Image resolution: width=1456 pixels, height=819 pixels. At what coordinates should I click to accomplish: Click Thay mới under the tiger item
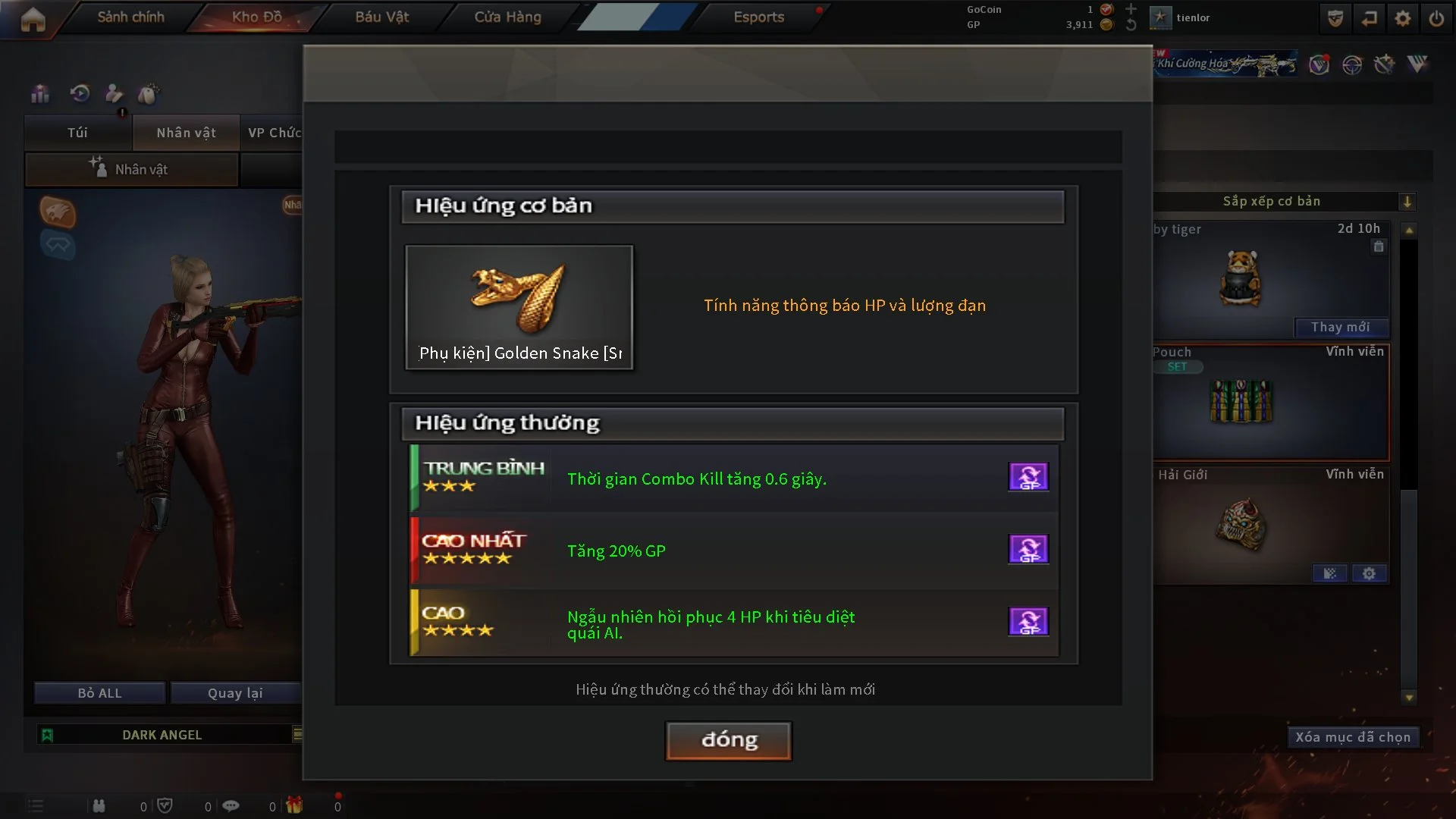tap(1341, 327)
